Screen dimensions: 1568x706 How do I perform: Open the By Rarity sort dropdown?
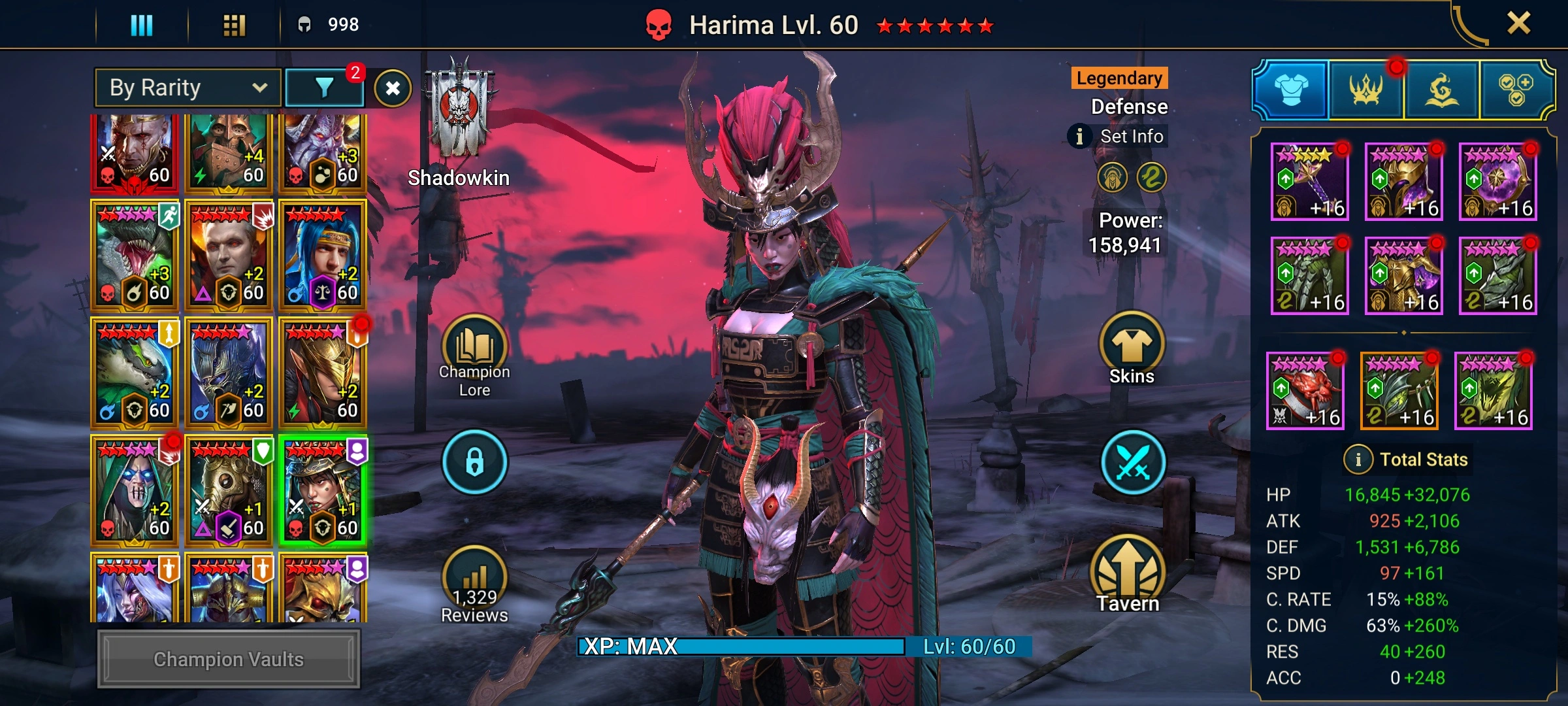coord(188,88)
